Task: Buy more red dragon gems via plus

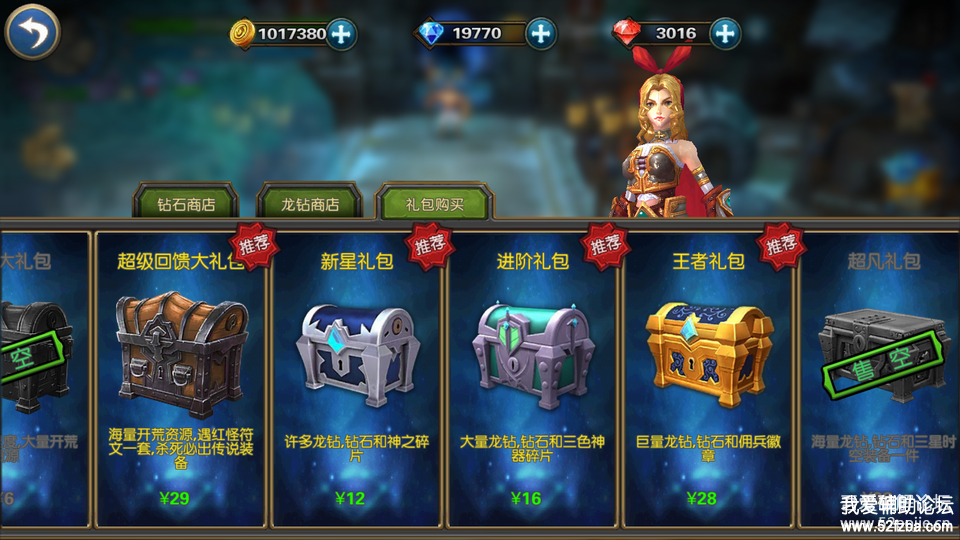Action: [725, 33]
